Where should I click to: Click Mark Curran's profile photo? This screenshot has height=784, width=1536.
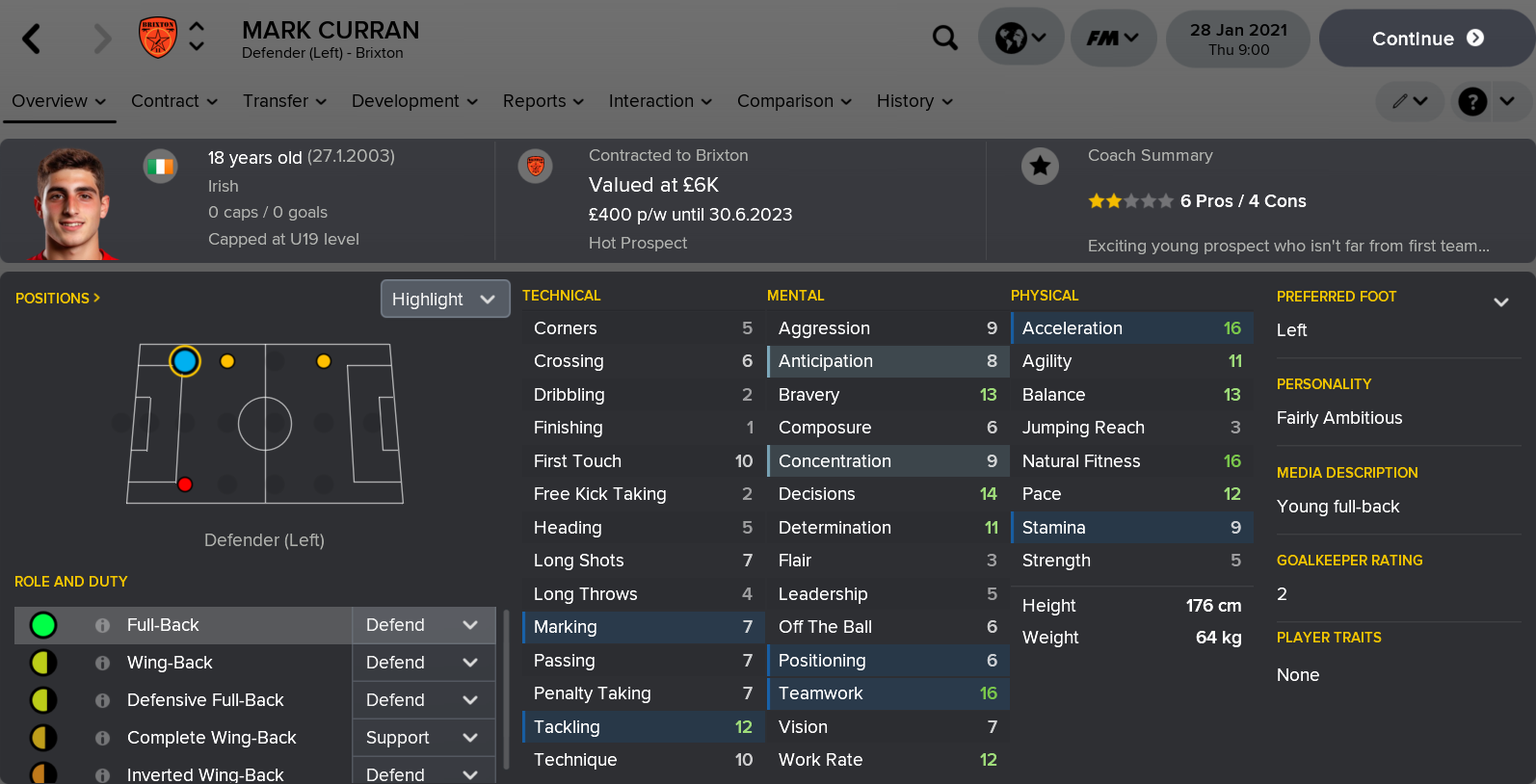[67, 201]
